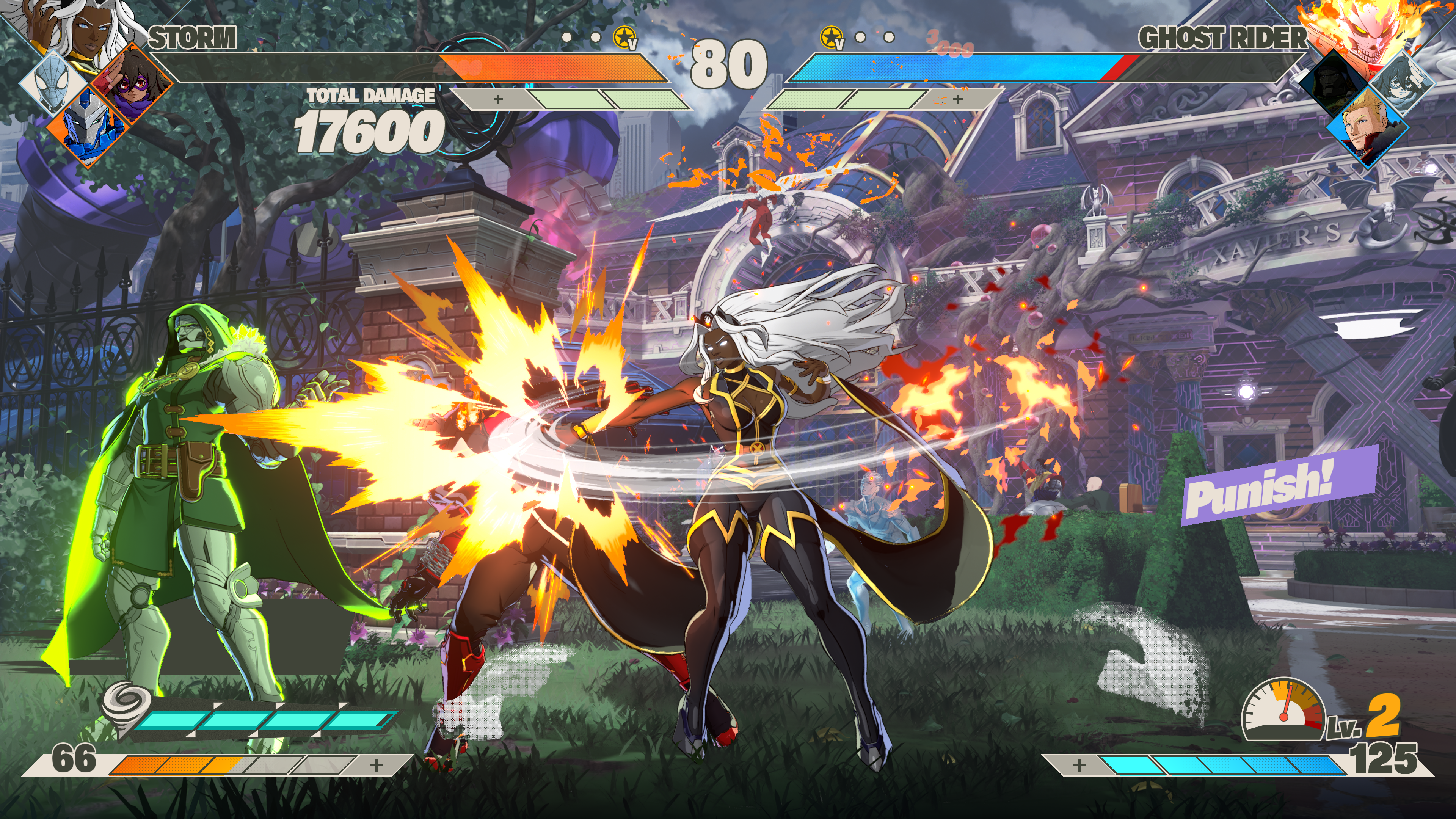Select the blue armored teammate portrait
The image size is (1456, 819).
click(x=91, y=127)
